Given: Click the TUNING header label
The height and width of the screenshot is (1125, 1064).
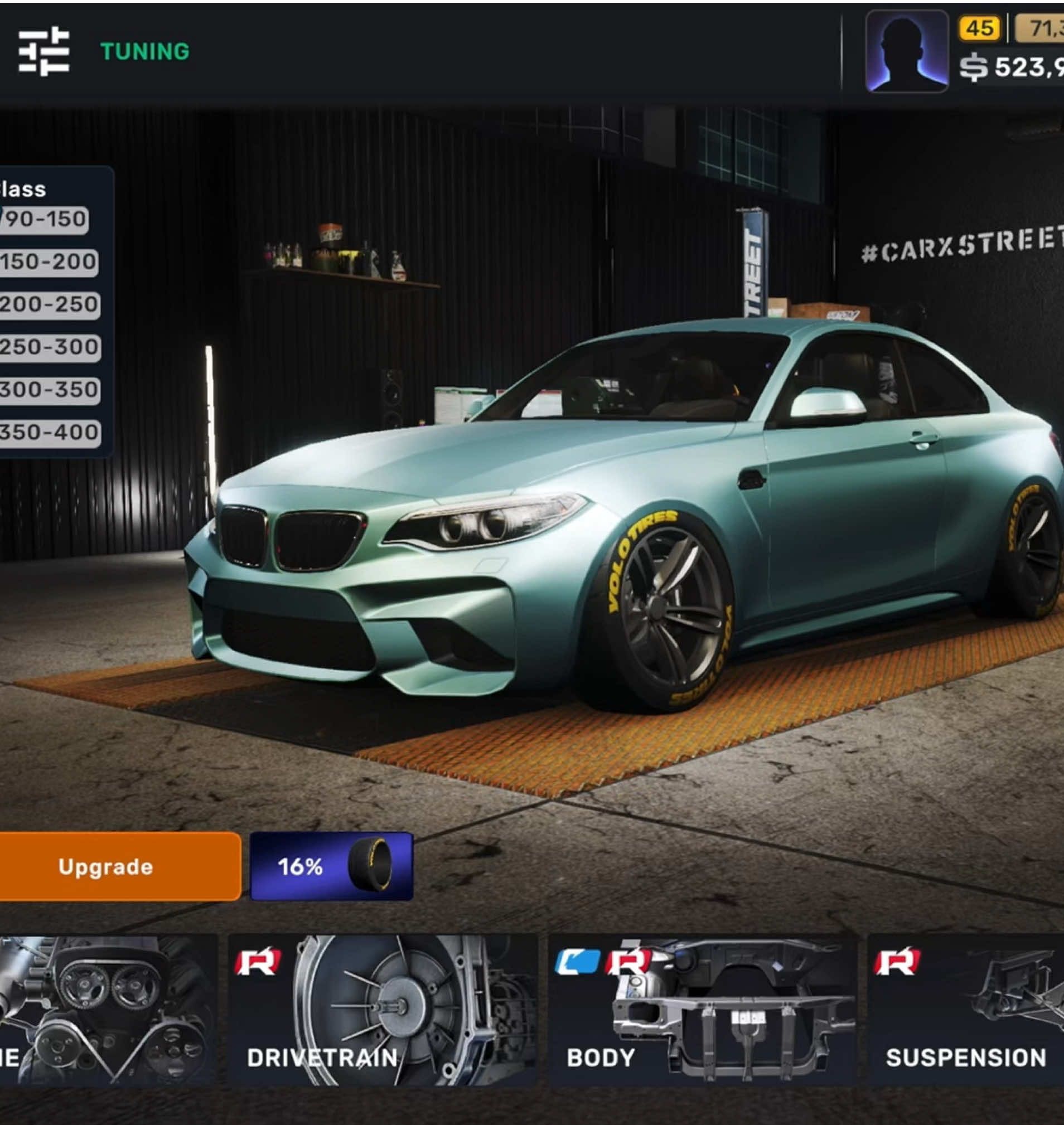Looking at the screenshot, I should 143,51.
